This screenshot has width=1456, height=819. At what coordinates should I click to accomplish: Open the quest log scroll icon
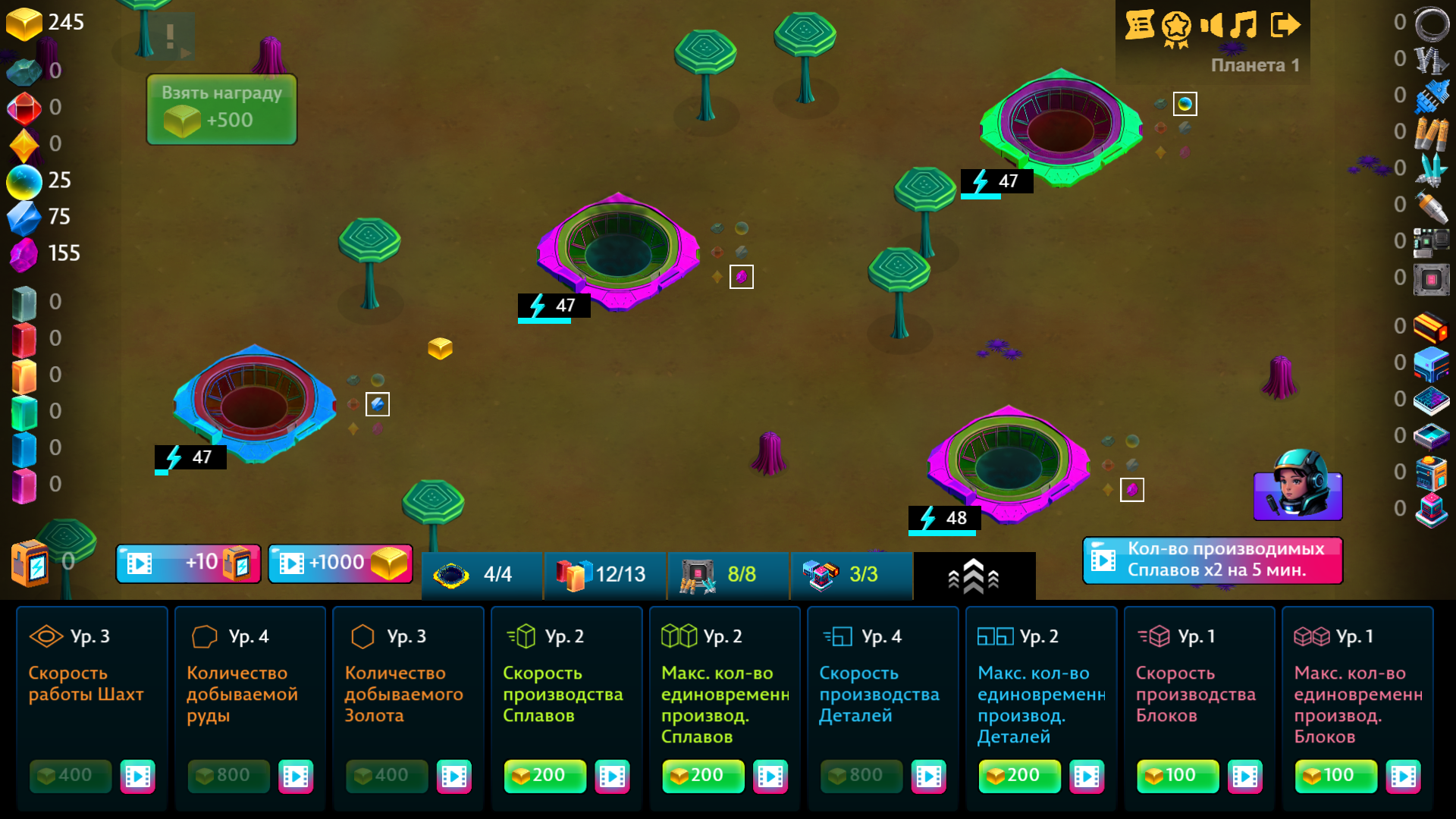coord(1140,25)
